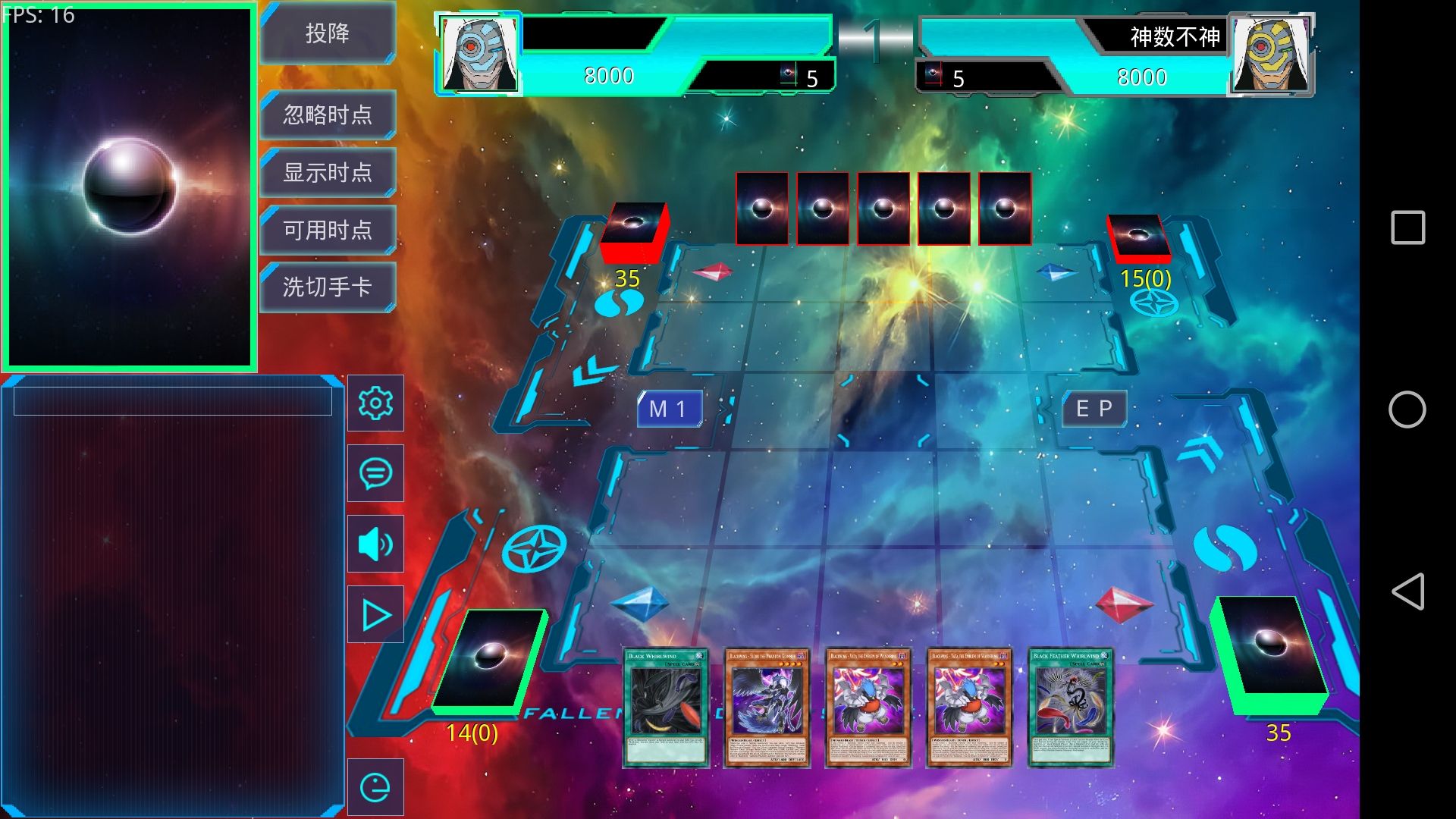Go to the EP end phase button
The image size is (1456, 819).
(1094, 409)
